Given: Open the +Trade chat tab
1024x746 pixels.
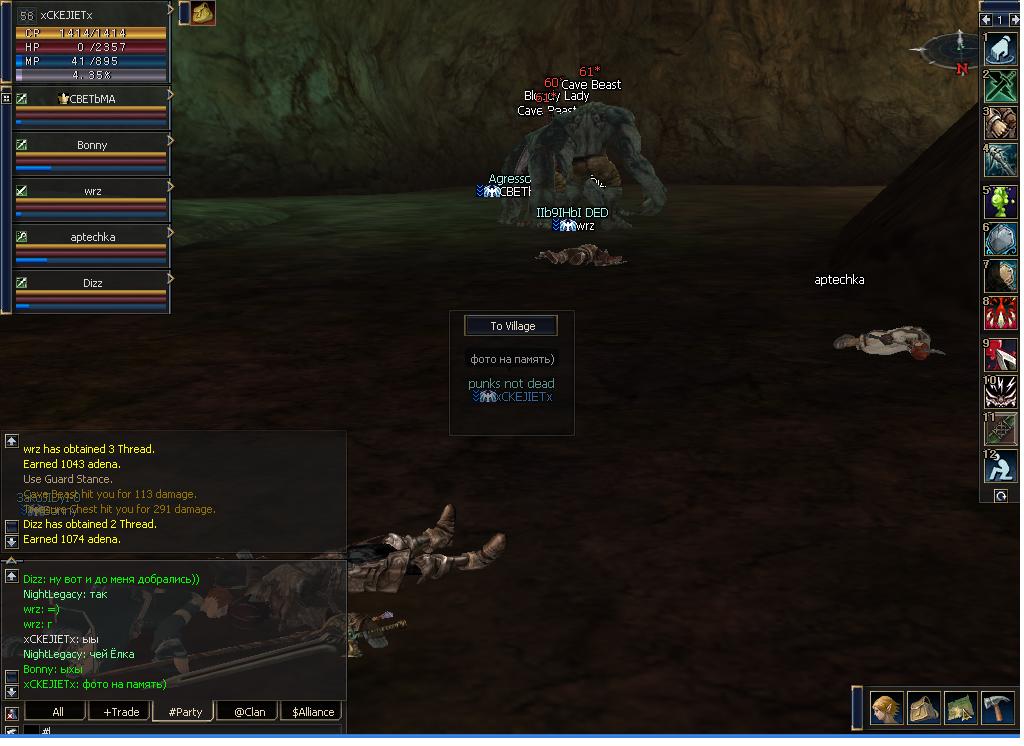Looking at the screenshot, I should pos(121,712).
